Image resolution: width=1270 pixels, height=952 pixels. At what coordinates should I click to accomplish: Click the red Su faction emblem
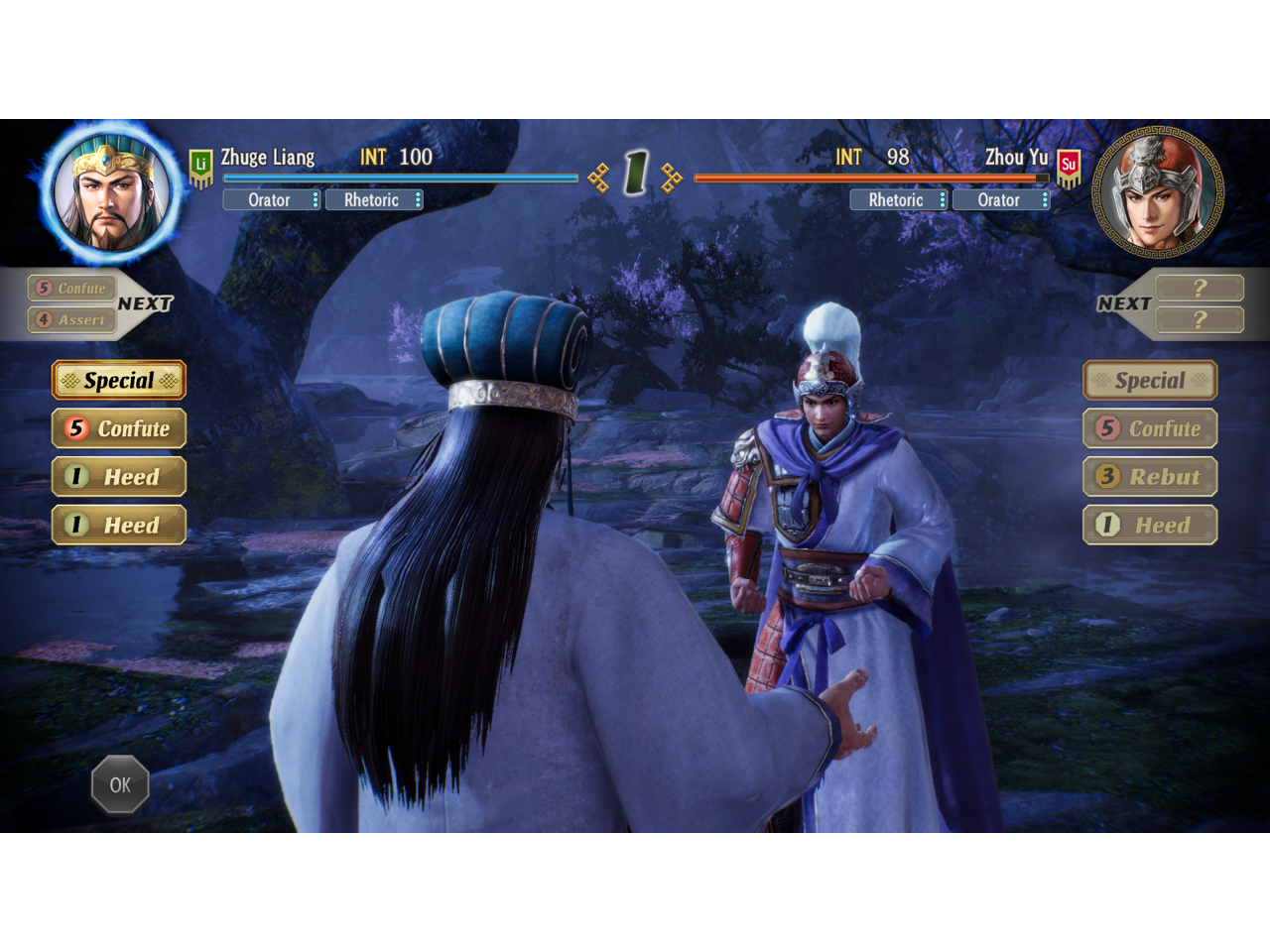click(1069, 167)
